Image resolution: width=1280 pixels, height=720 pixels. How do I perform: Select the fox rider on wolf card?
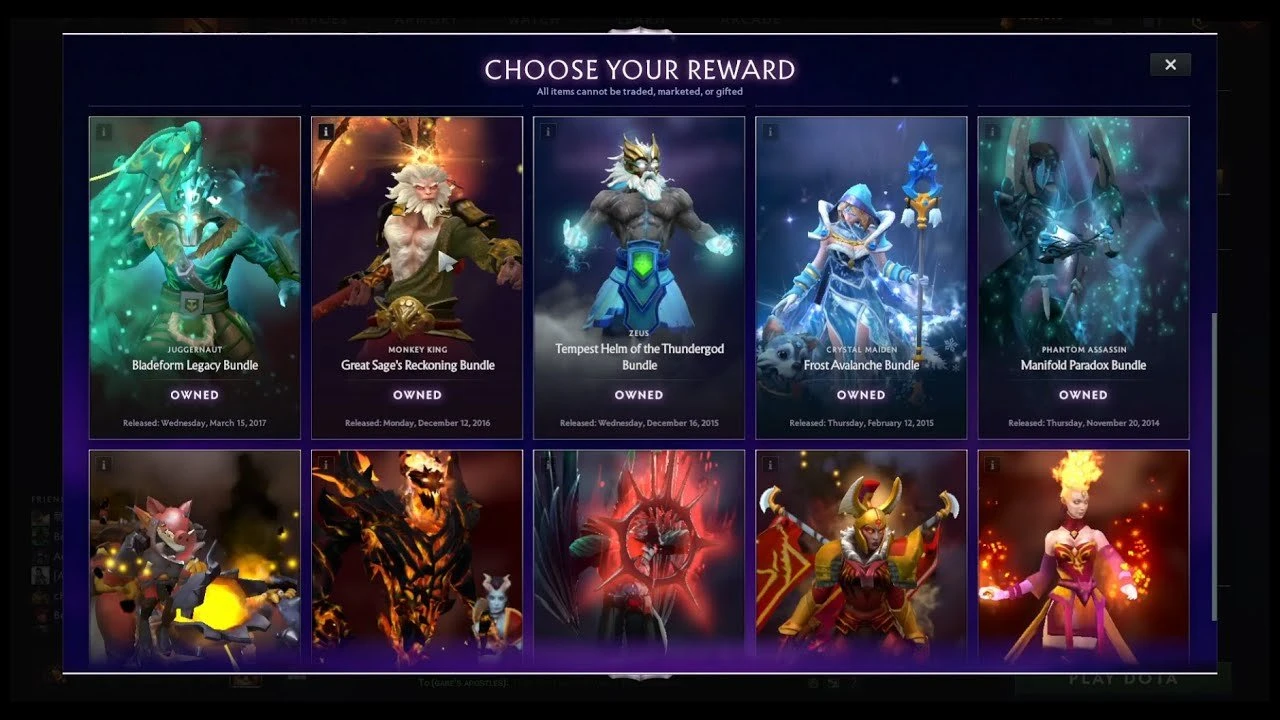[195, 558]
